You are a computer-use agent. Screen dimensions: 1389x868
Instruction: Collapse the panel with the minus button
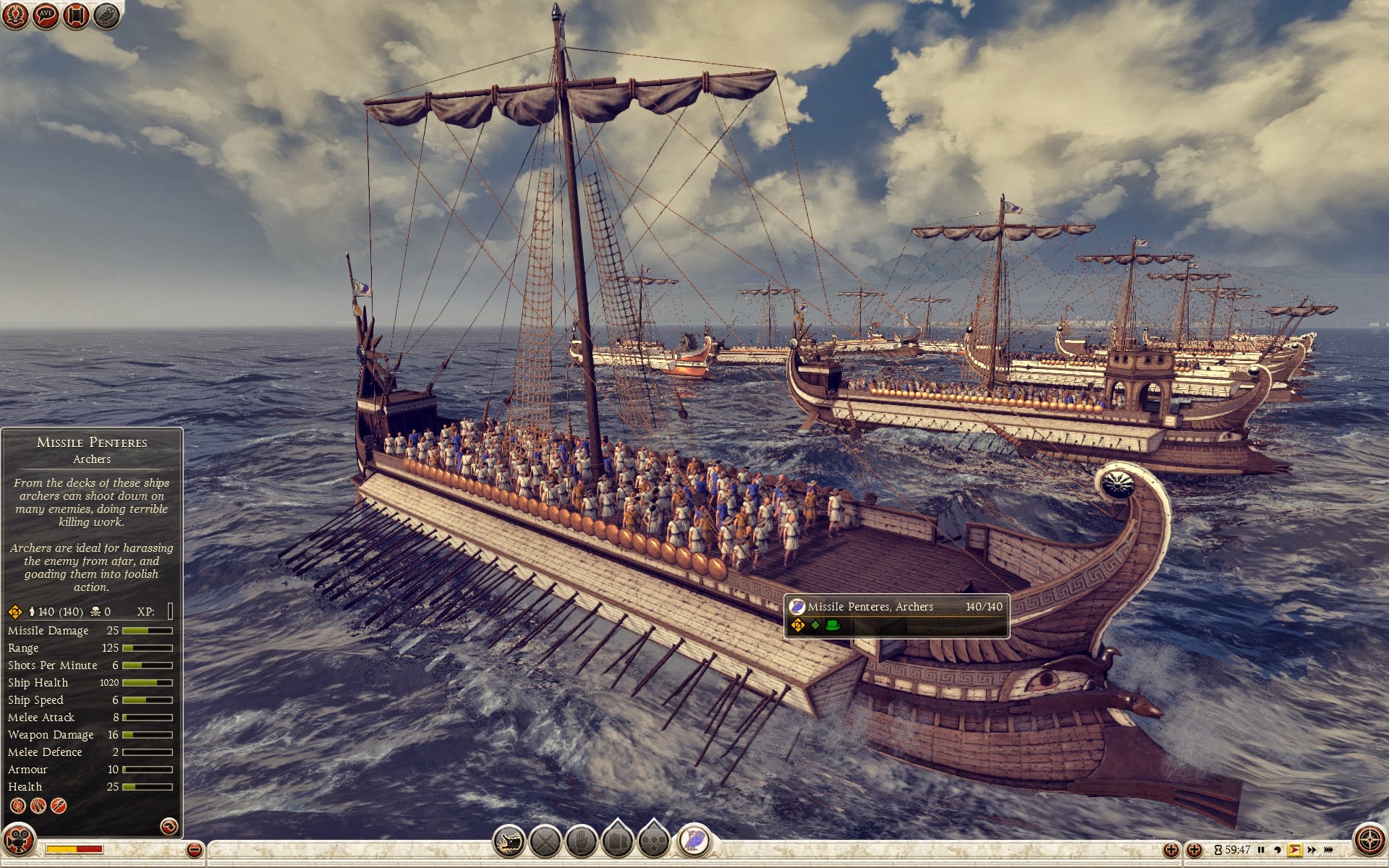(x=194, y=850)
